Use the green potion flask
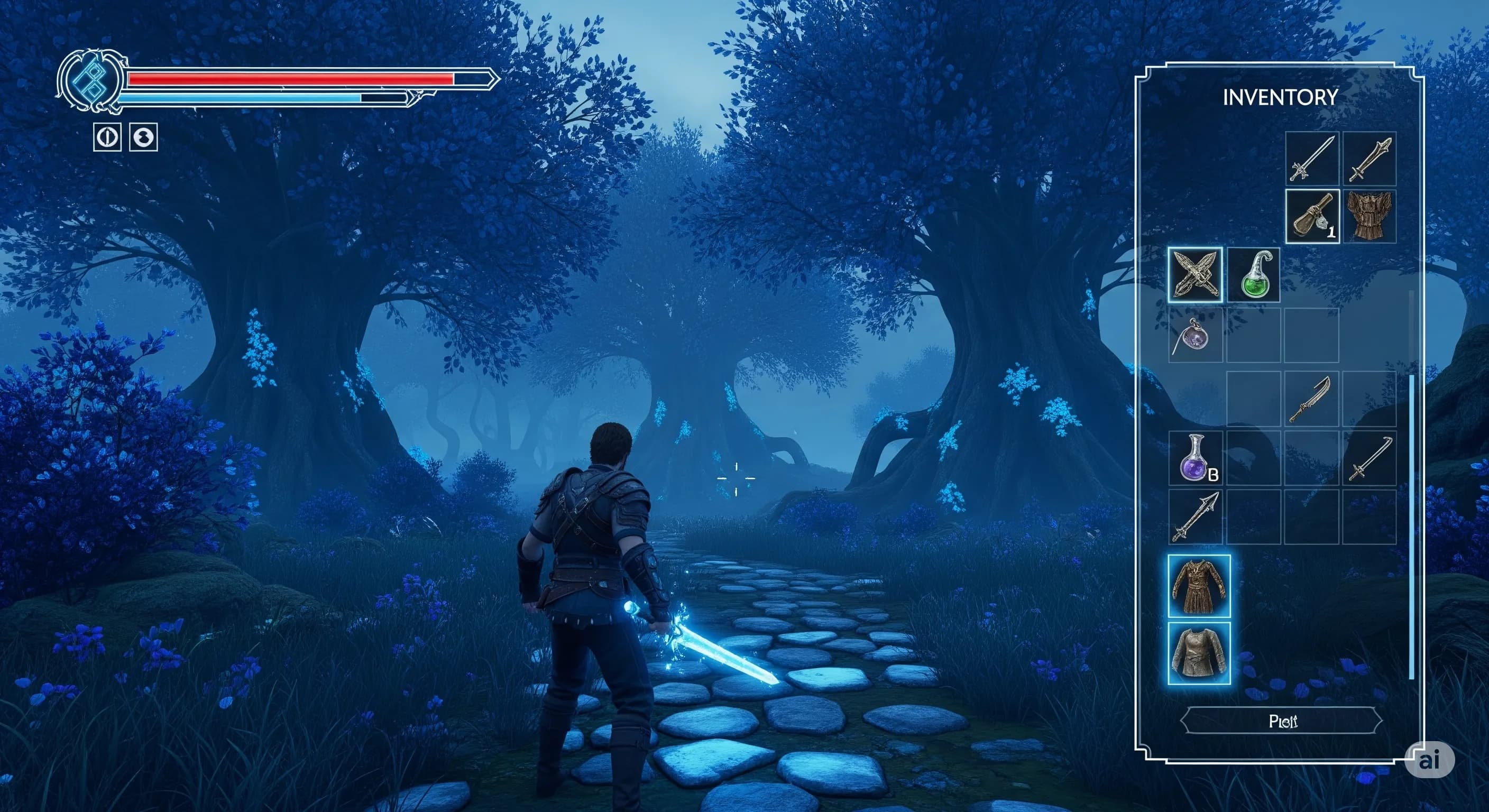1489x812 pixels. pos(1253,275)
